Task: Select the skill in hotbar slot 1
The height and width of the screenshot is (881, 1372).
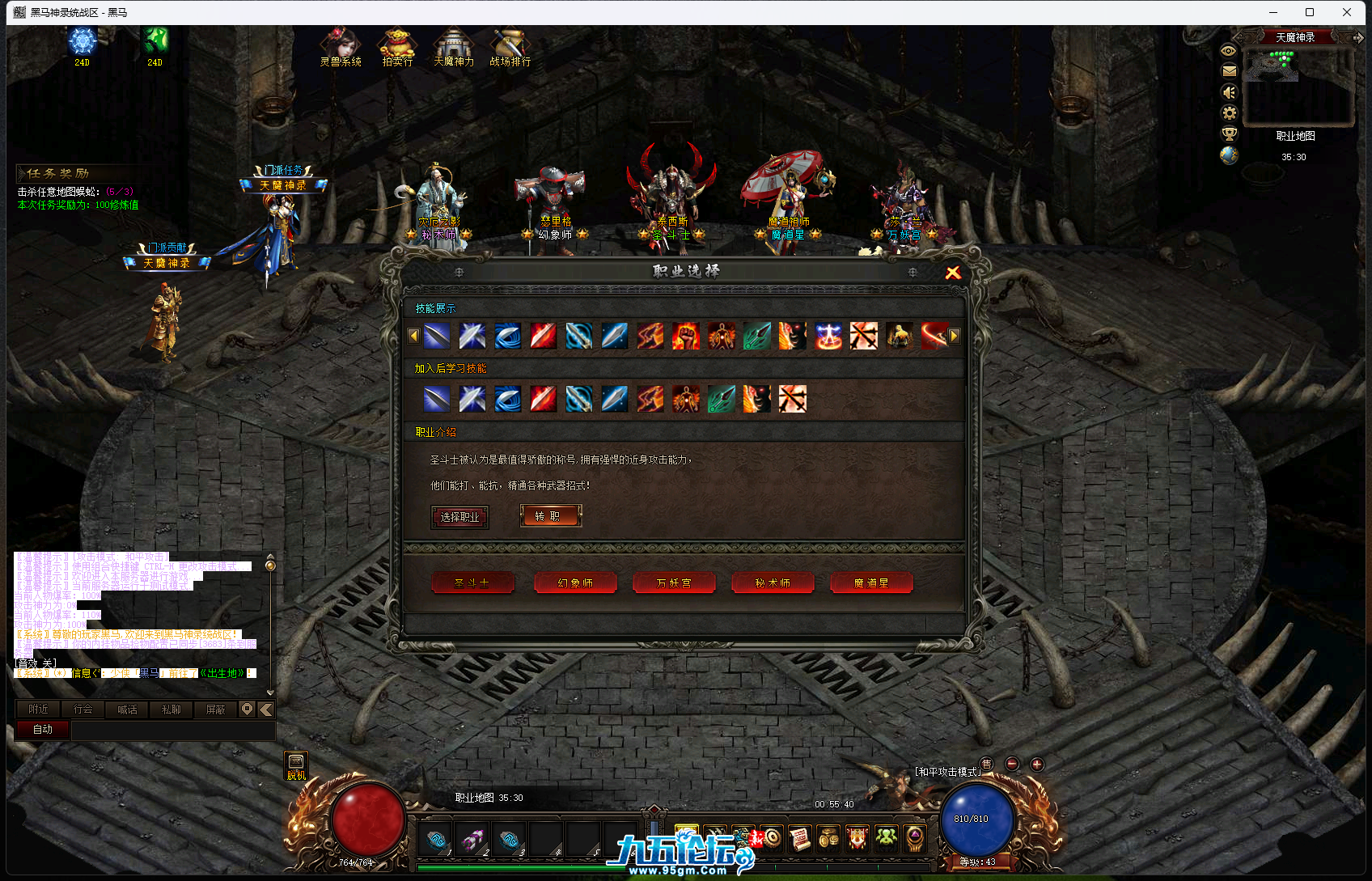Action: click(436, 840)
